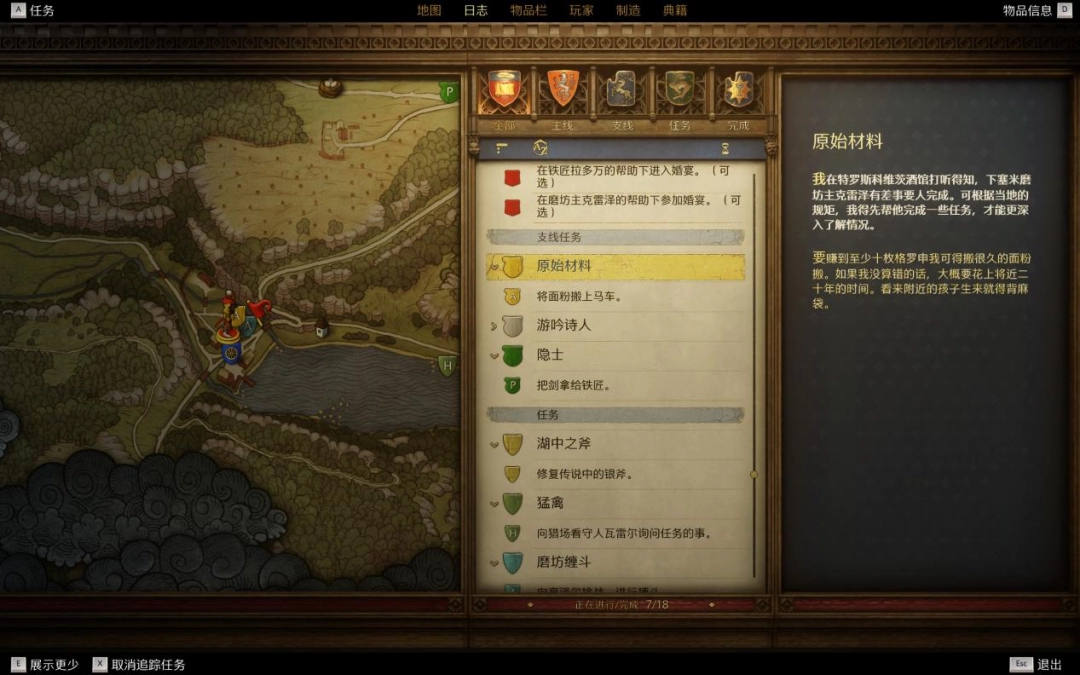This screenshot has height=675, width=1080.
Task: Open the 典籍 codex tab
Action: [x=675, y=10]
